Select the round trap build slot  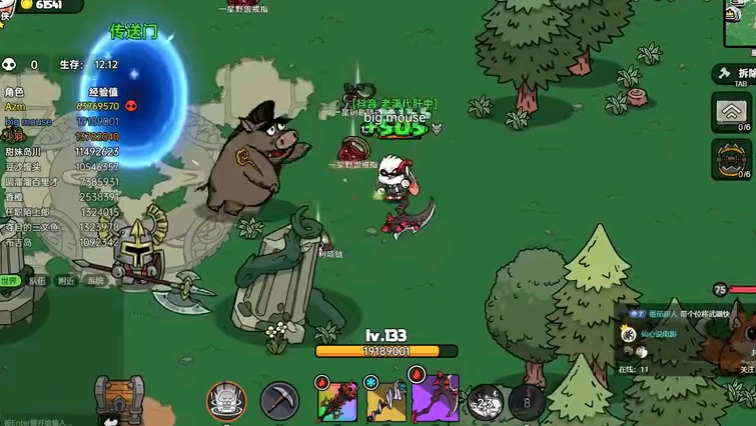pos(732,158)
